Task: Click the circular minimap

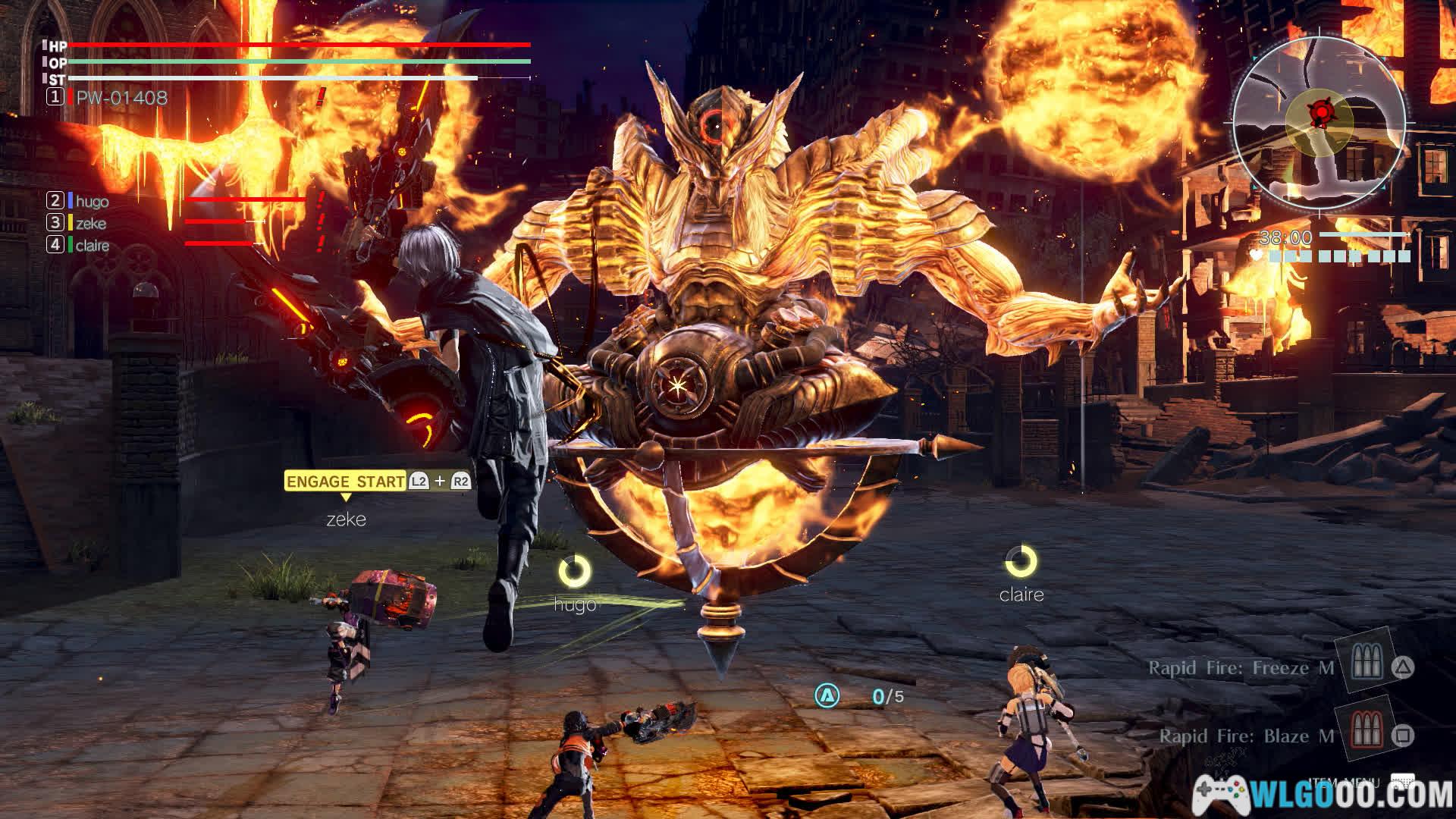Action: pos(1319,124)
